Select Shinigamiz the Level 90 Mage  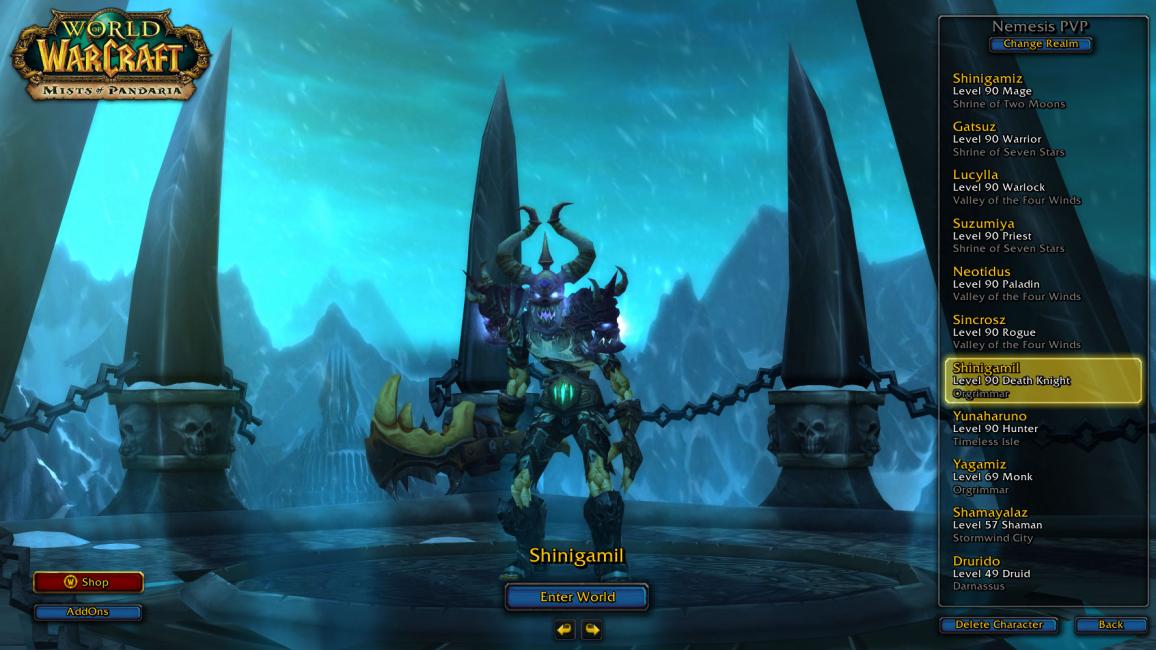tap(1040, 91)
